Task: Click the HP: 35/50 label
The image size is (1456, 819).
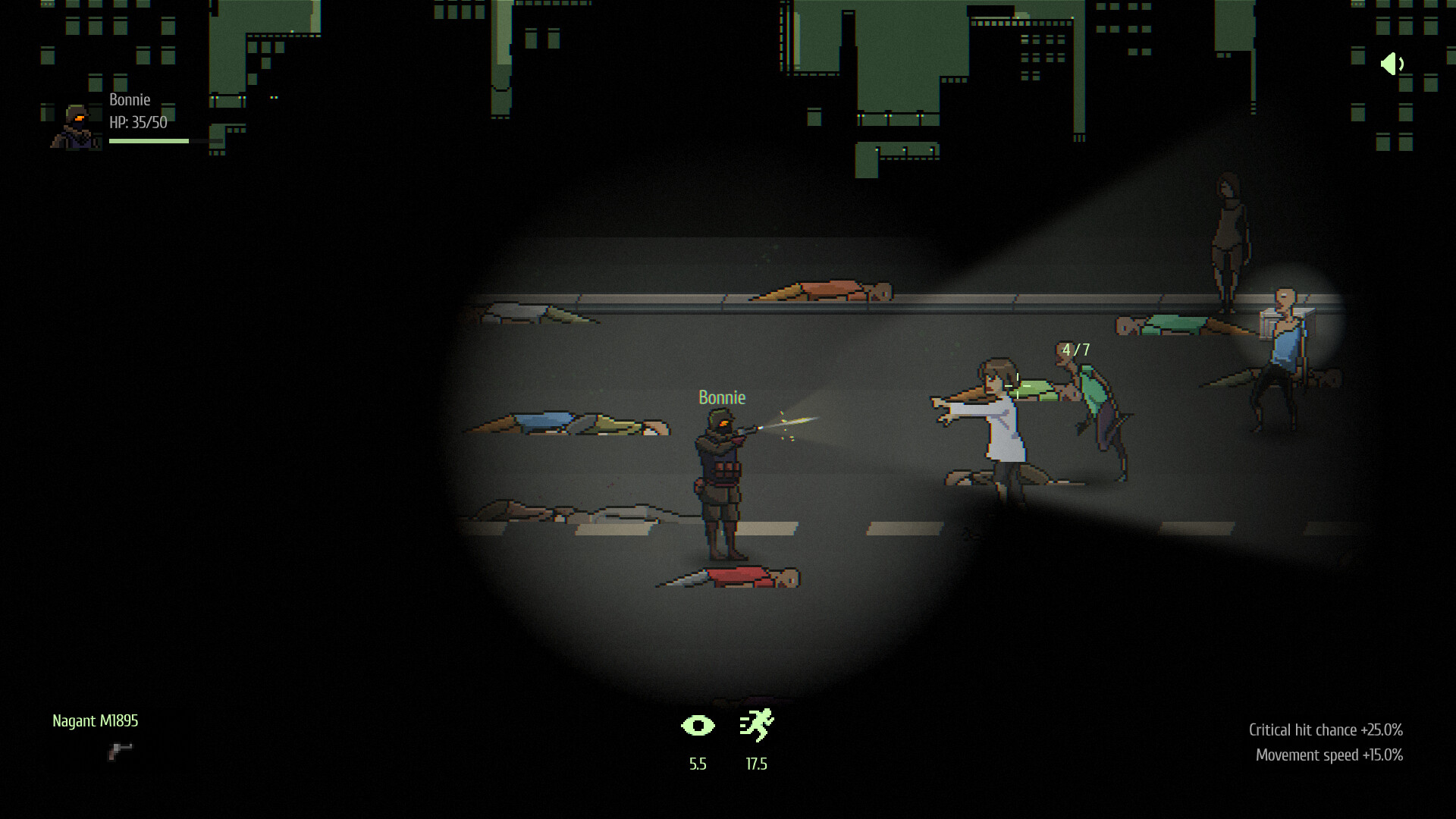Action: click(139, 119)
